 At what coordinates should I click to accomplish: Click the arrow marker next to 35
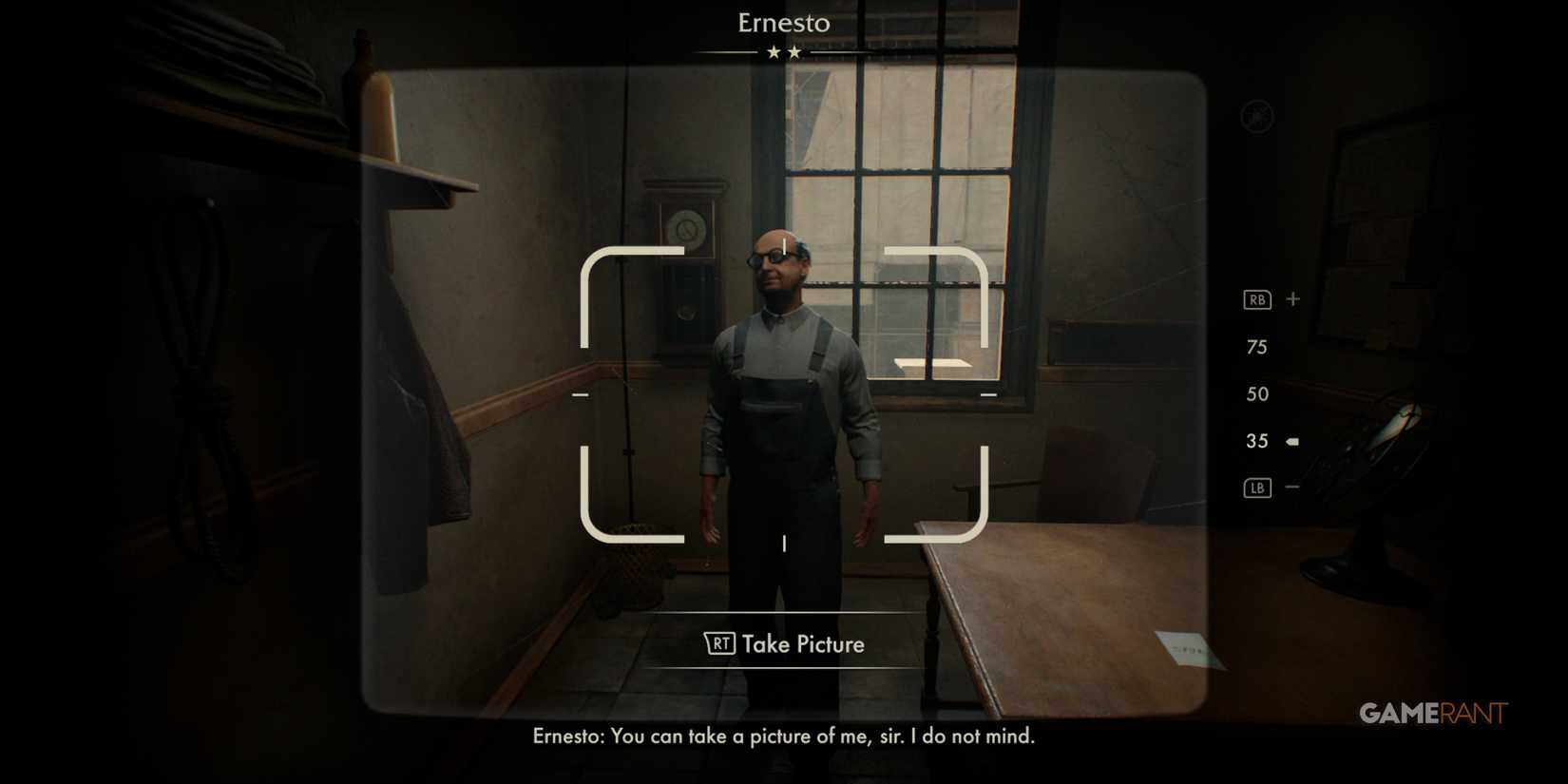click(1292, 440)
